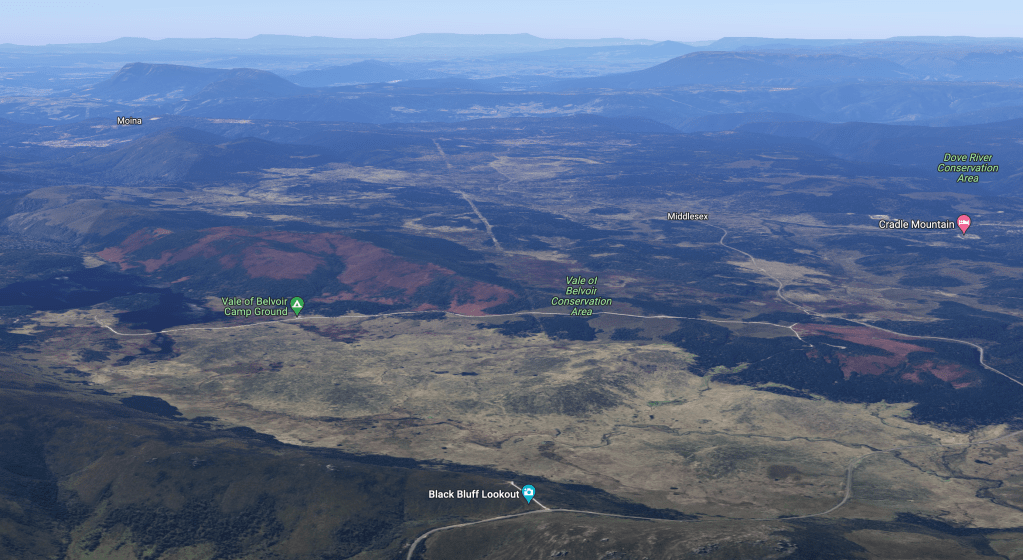Open the Black Bluff Lookout camera marker
Screen dimensions: 1023x560
pyautogui.click(x=528, y=493)
